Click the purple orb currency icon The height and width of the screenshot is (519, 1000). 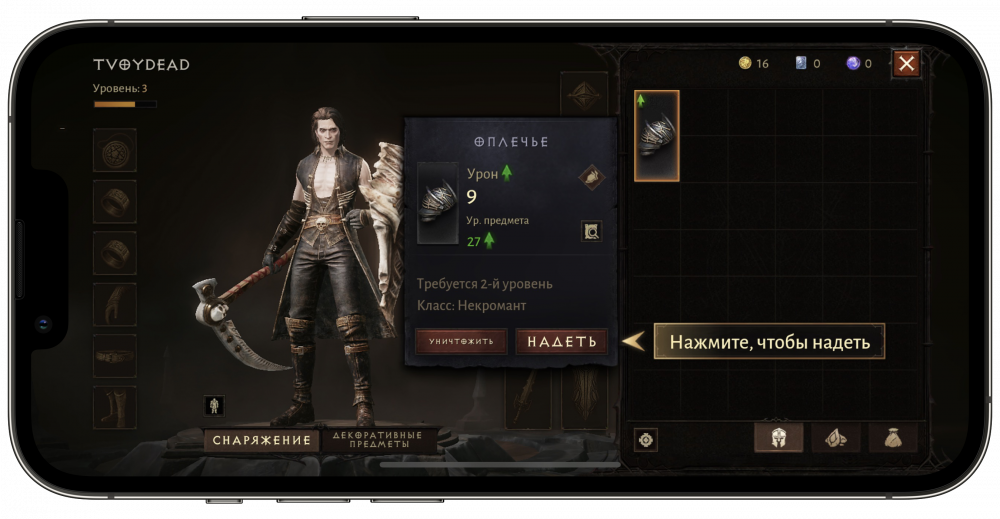[853, 63]
